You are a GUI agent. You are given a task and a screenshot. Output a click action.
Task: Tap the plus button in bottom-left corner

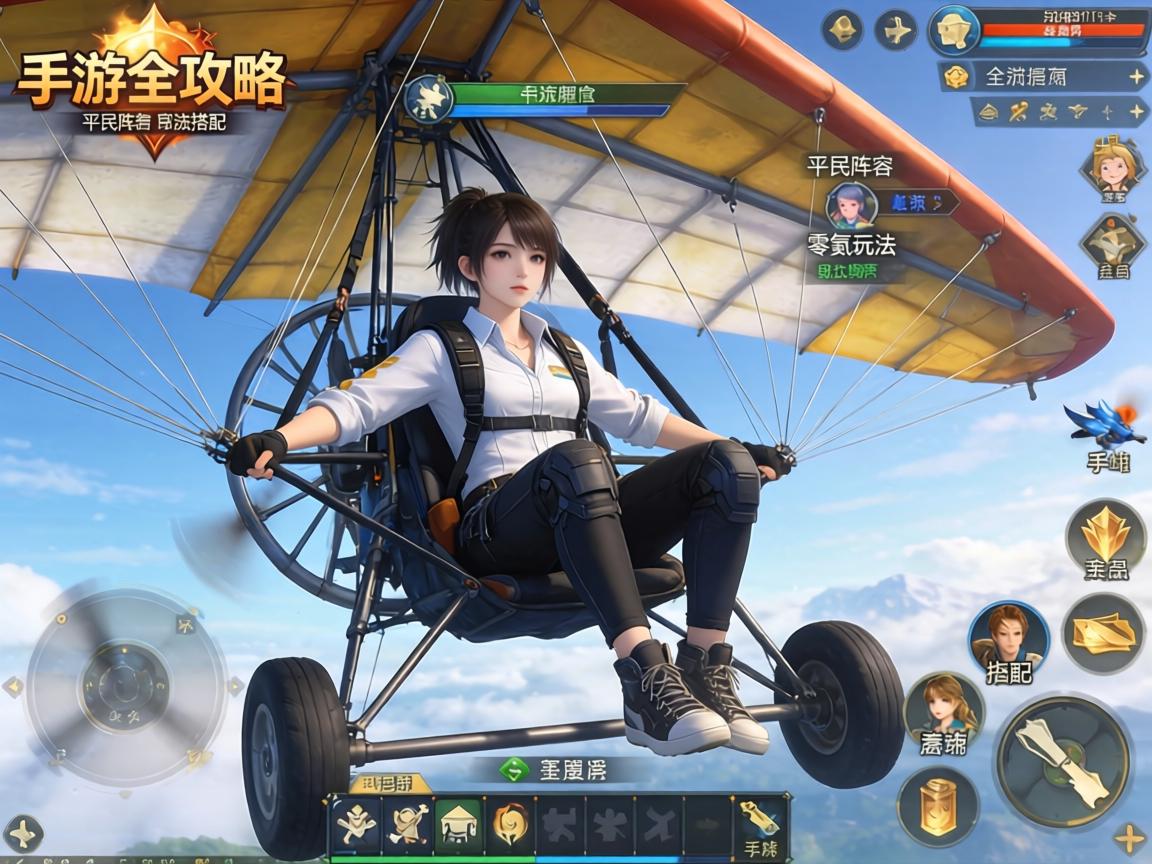pos(23,834)
